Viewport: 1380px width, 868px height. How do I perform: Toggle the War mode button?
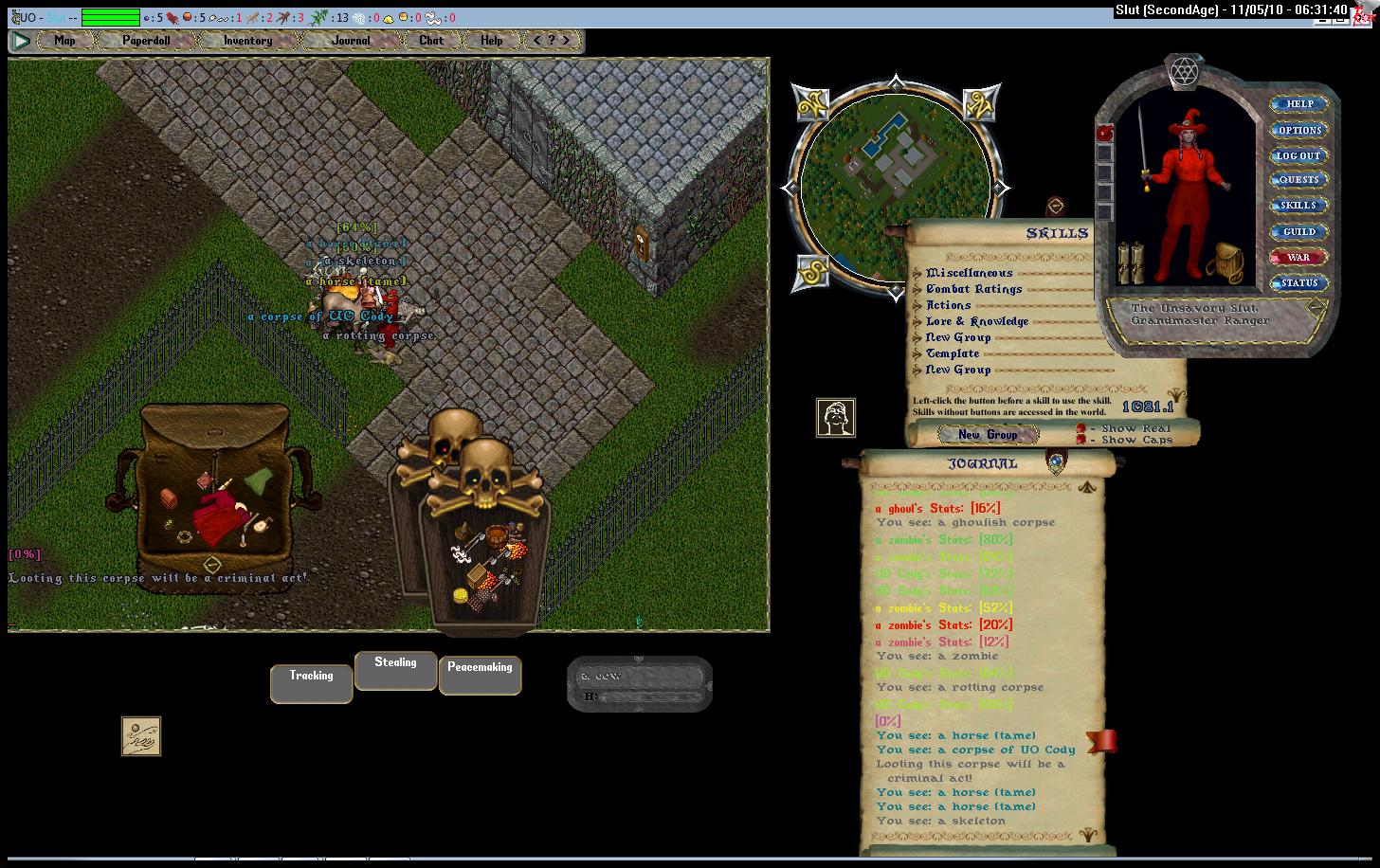(1298, 257)
